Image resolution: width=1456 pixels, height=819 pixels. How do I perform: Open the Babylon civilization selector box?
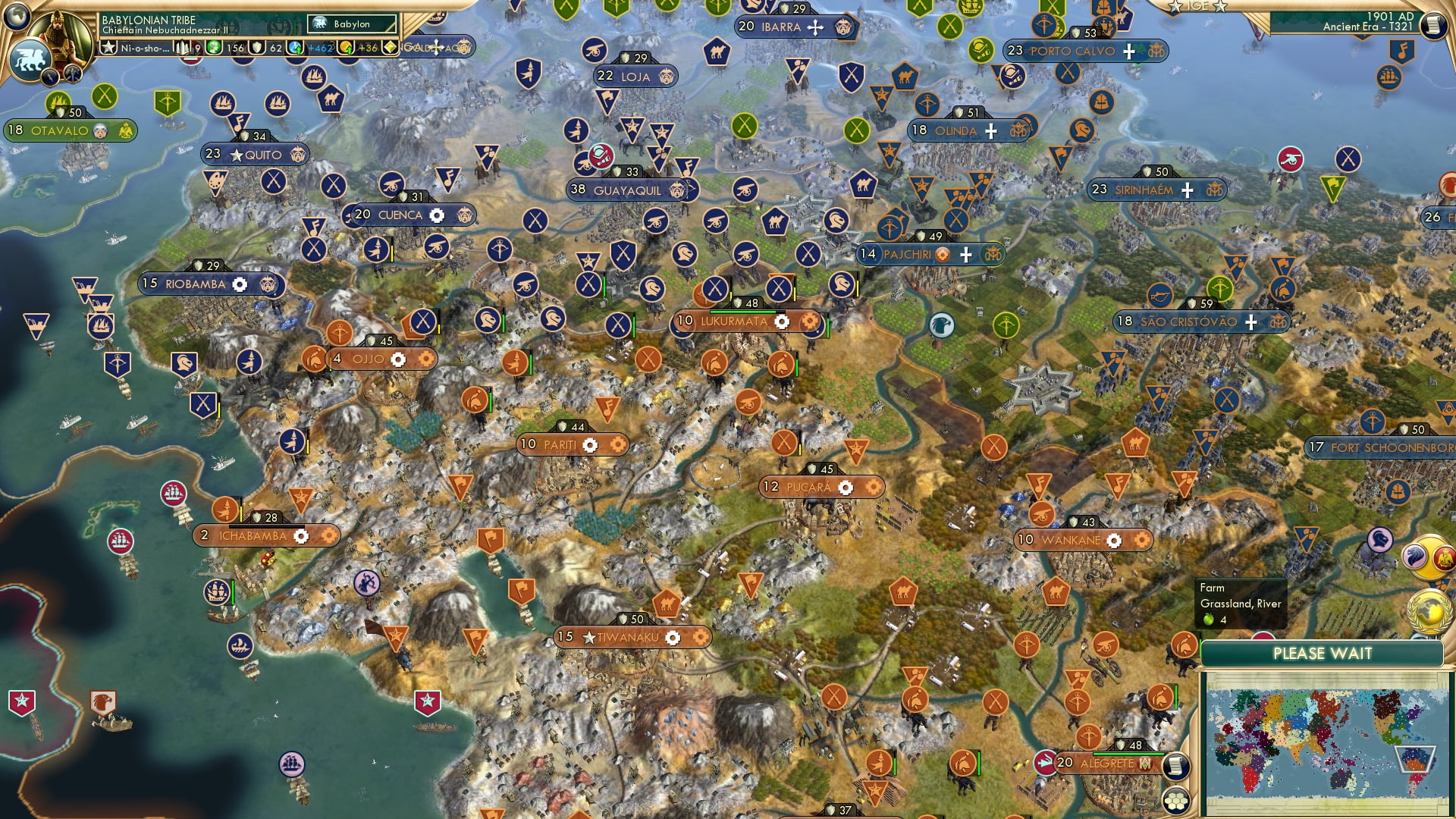pos(353,24)
